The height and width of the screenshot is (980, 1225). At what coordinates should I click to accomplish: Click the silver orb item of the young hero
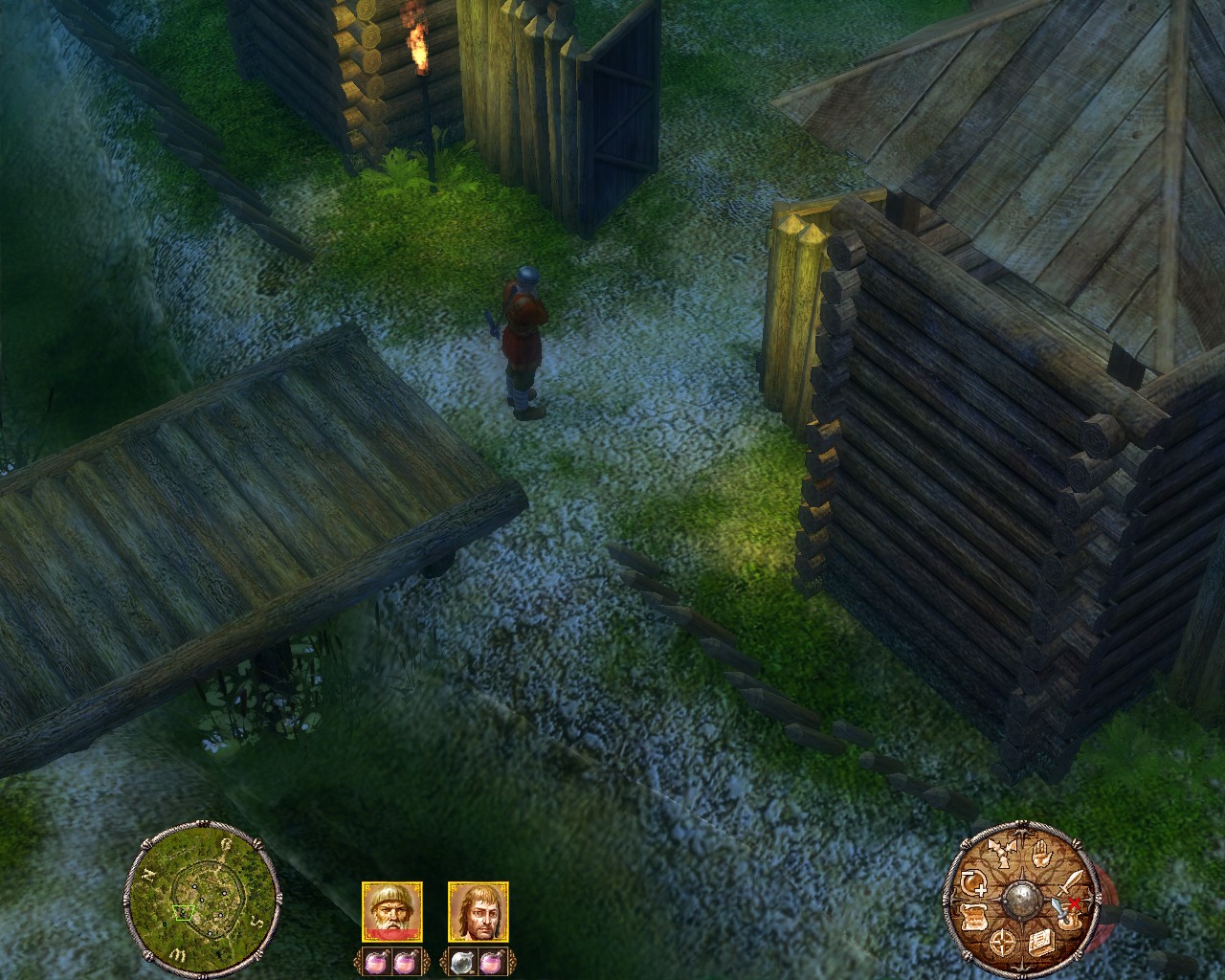(x=462, y=962)
